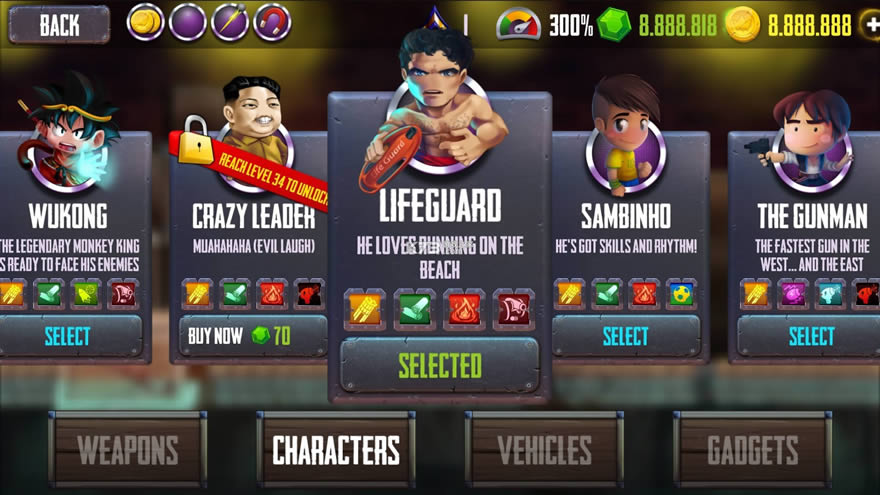Screen dimensions: 880x495
Task: Tap the padlock on Crazy Leader
Action: click(x=196, y=140)
